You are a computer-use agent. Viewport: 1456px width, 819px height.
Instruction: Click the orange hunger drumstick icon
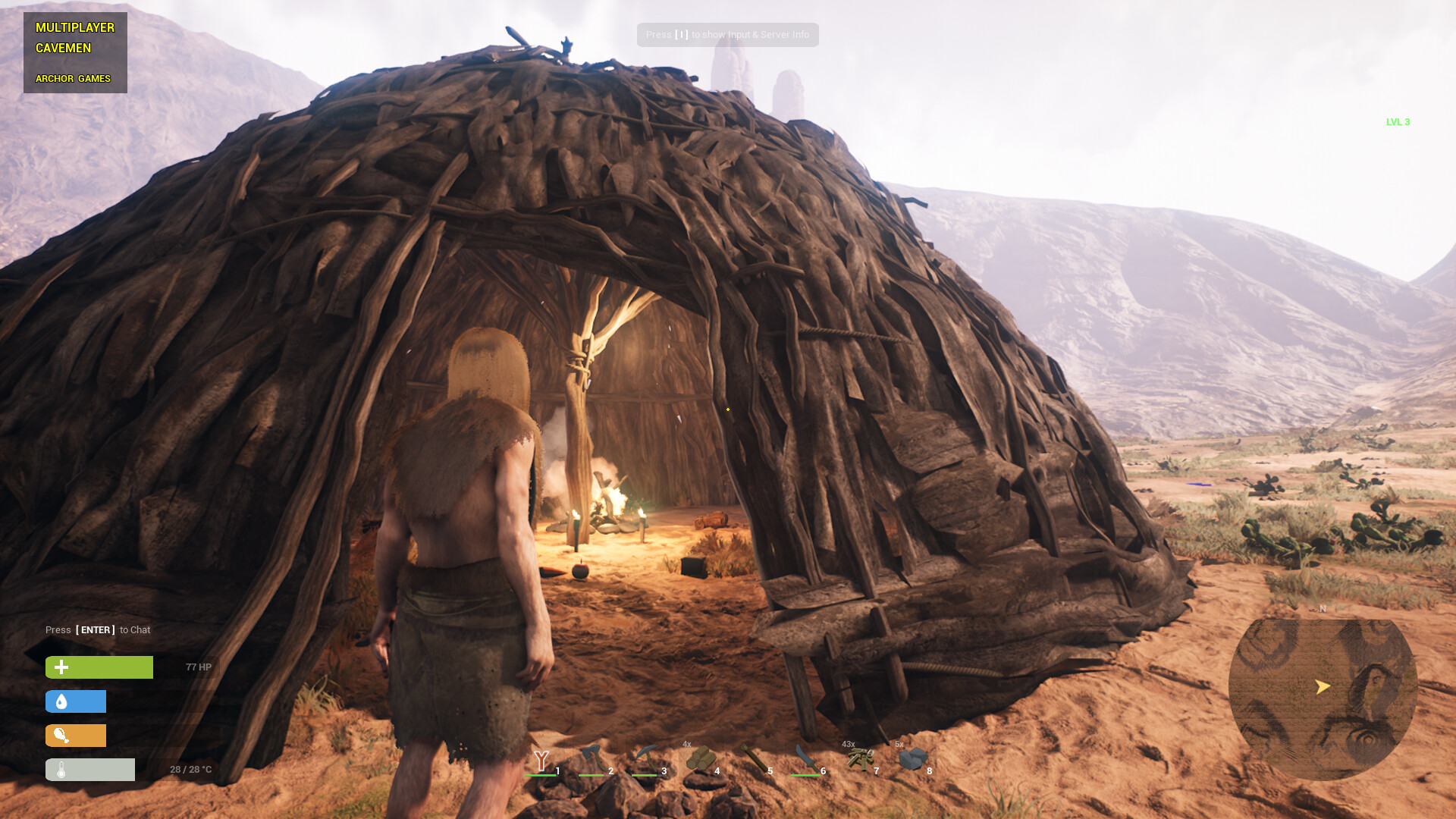click(60, 735)
